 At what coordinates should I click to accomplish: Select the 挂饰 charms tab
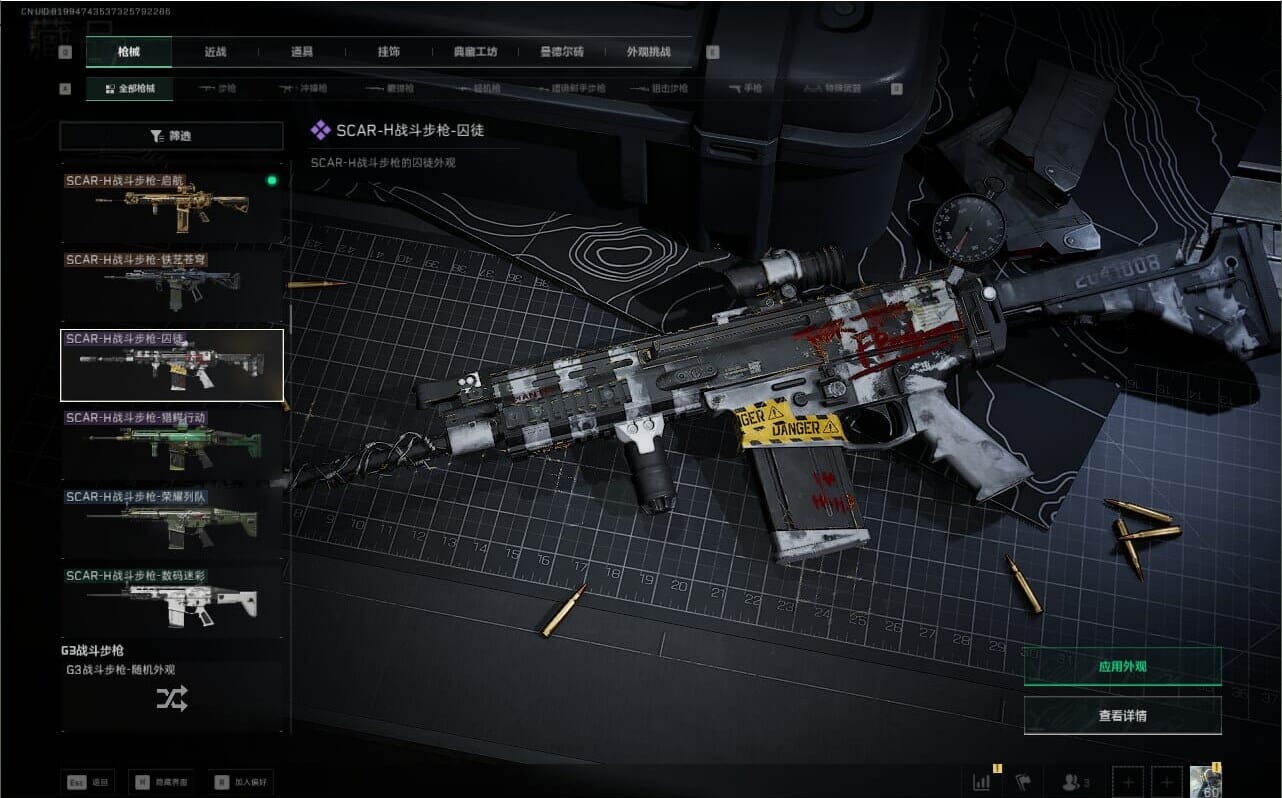coord(389,52)
